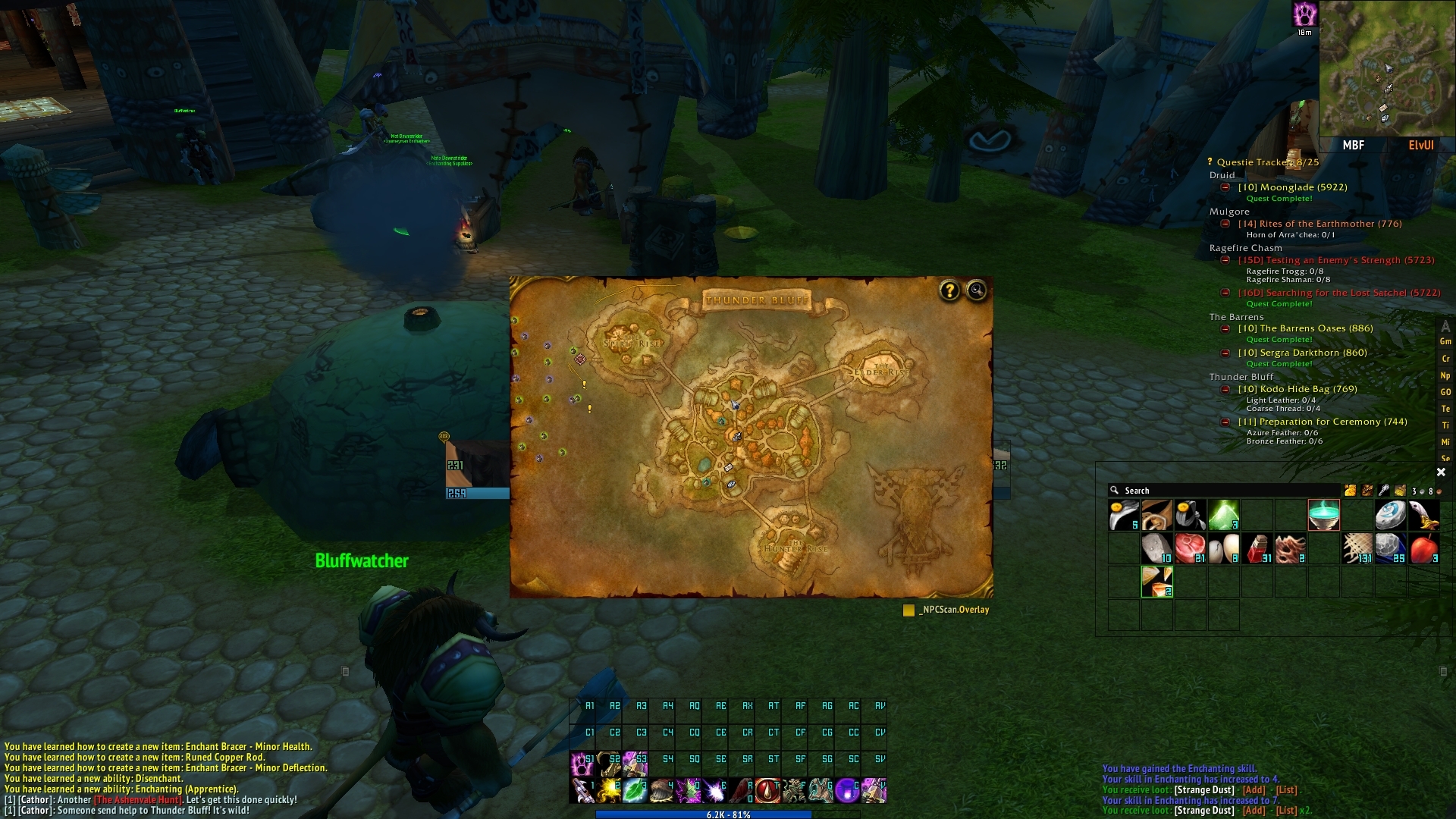The height and width of the screenshot is (819, 1456).
Task: Select the stack of 21 raw meat
Action: (x=1190, y=548)
